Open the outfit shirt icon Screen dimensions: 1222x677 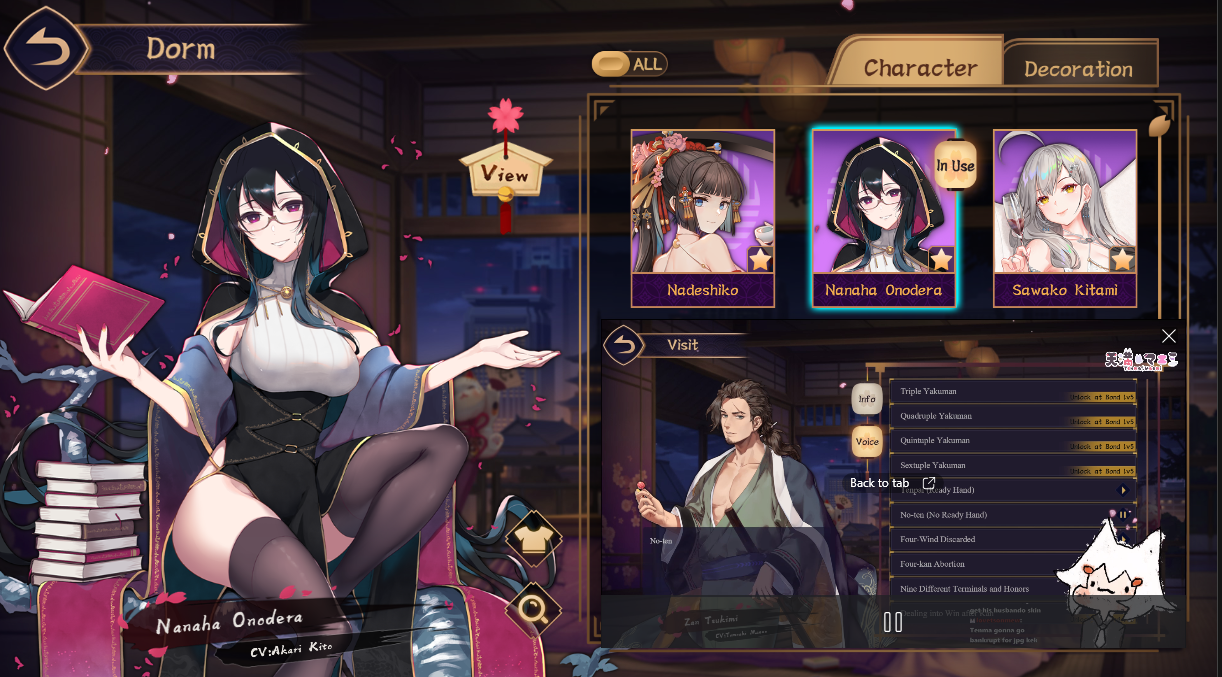(533, 539)
